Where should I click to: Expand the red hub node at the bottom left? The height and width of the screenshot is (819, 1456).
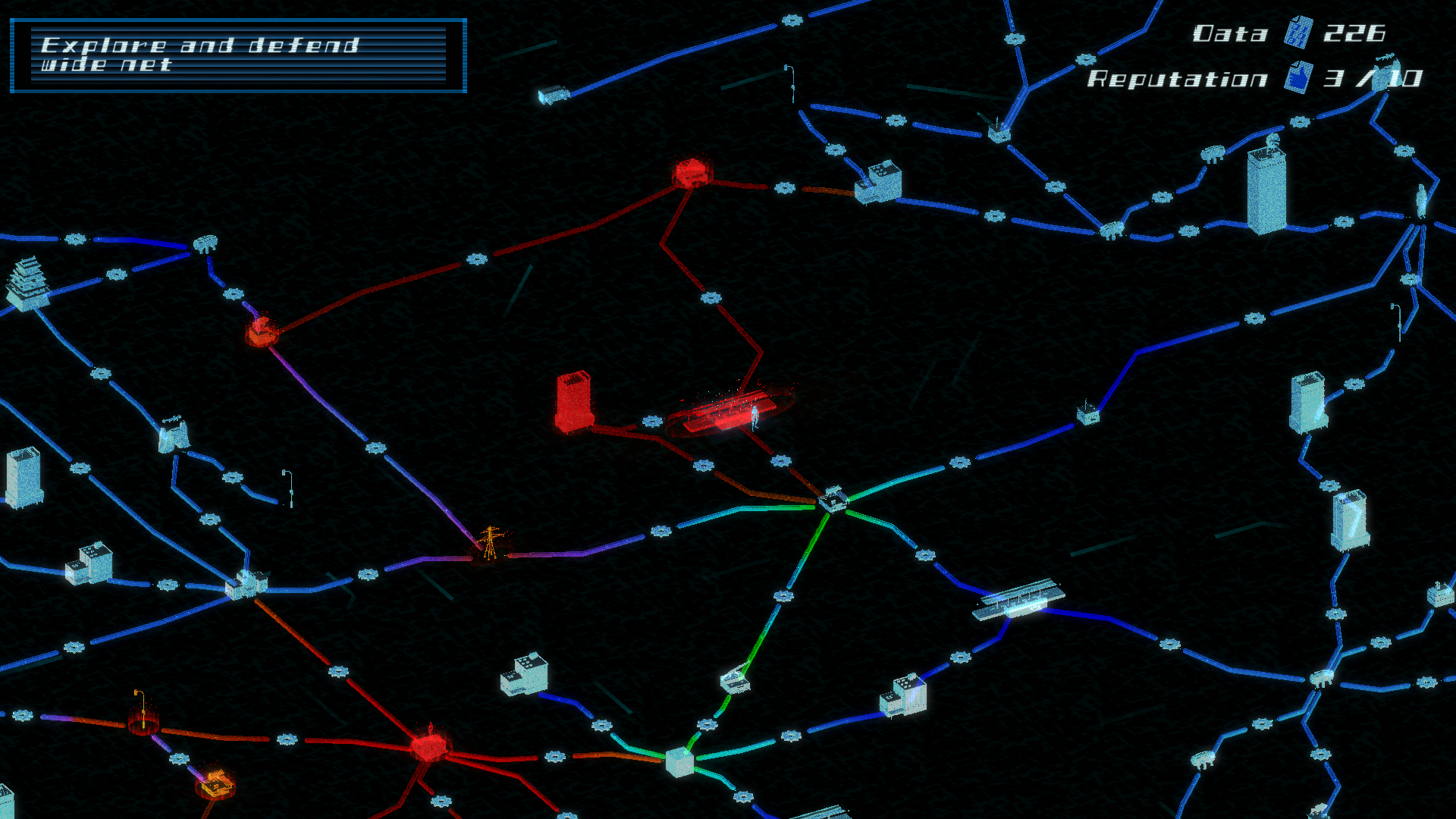[428, 751]
